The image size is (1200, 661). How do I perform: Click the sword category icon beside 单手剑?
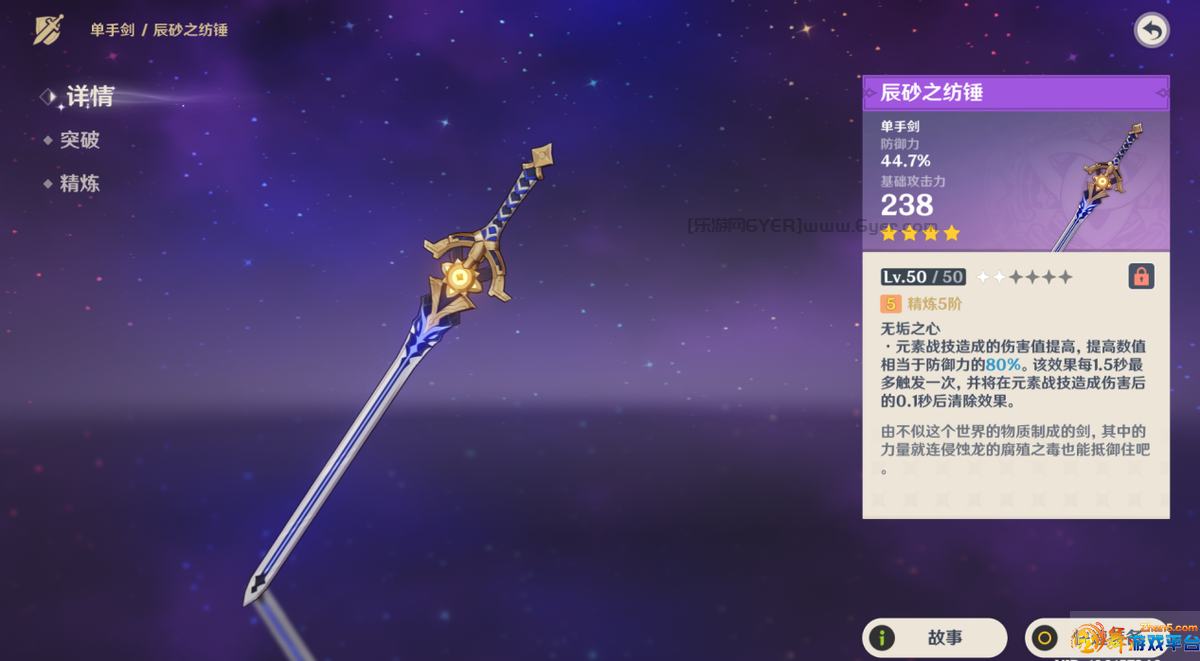pos(48,30)
